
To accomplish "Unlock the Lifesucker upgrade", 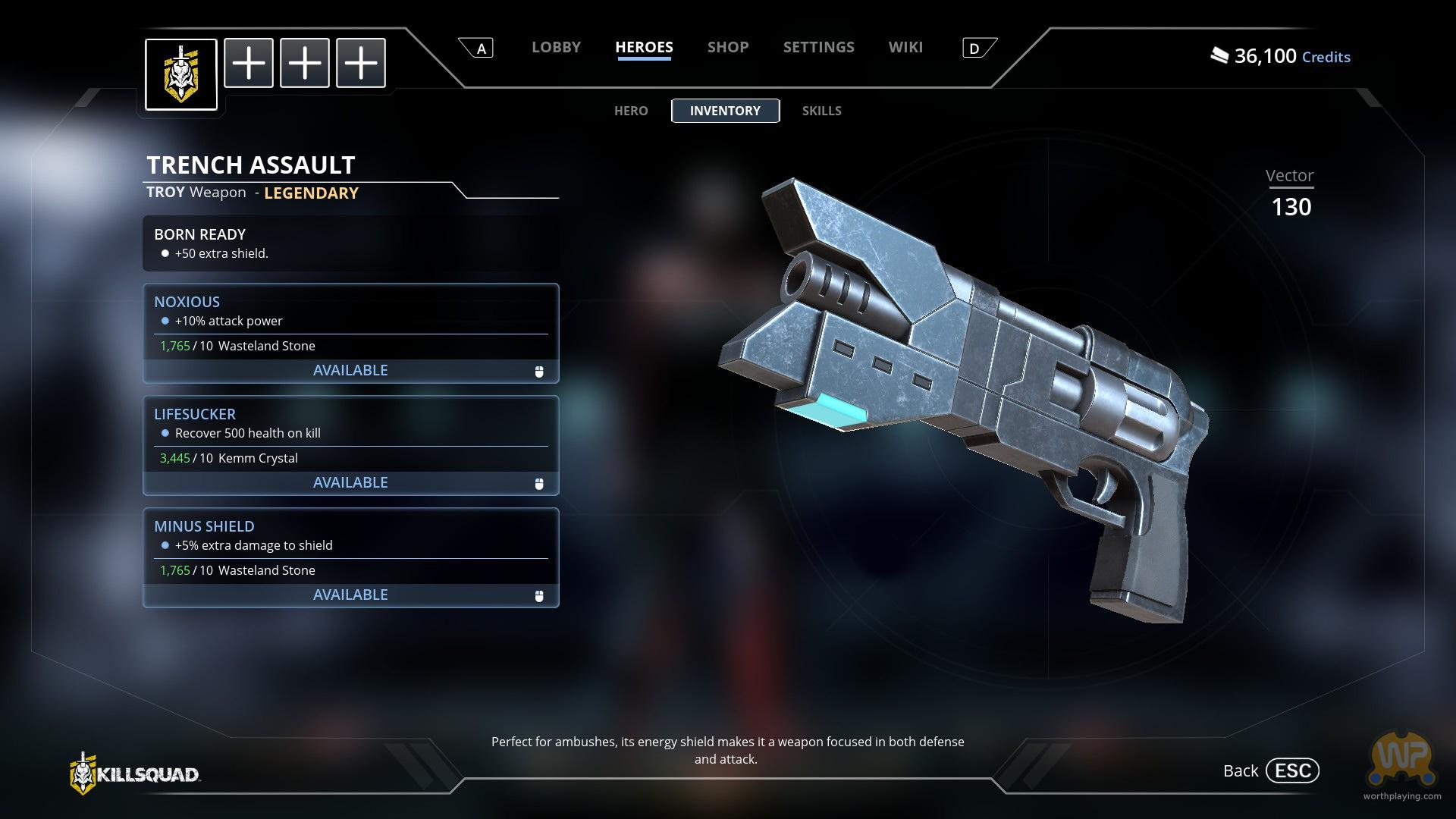I will (350, 482).
